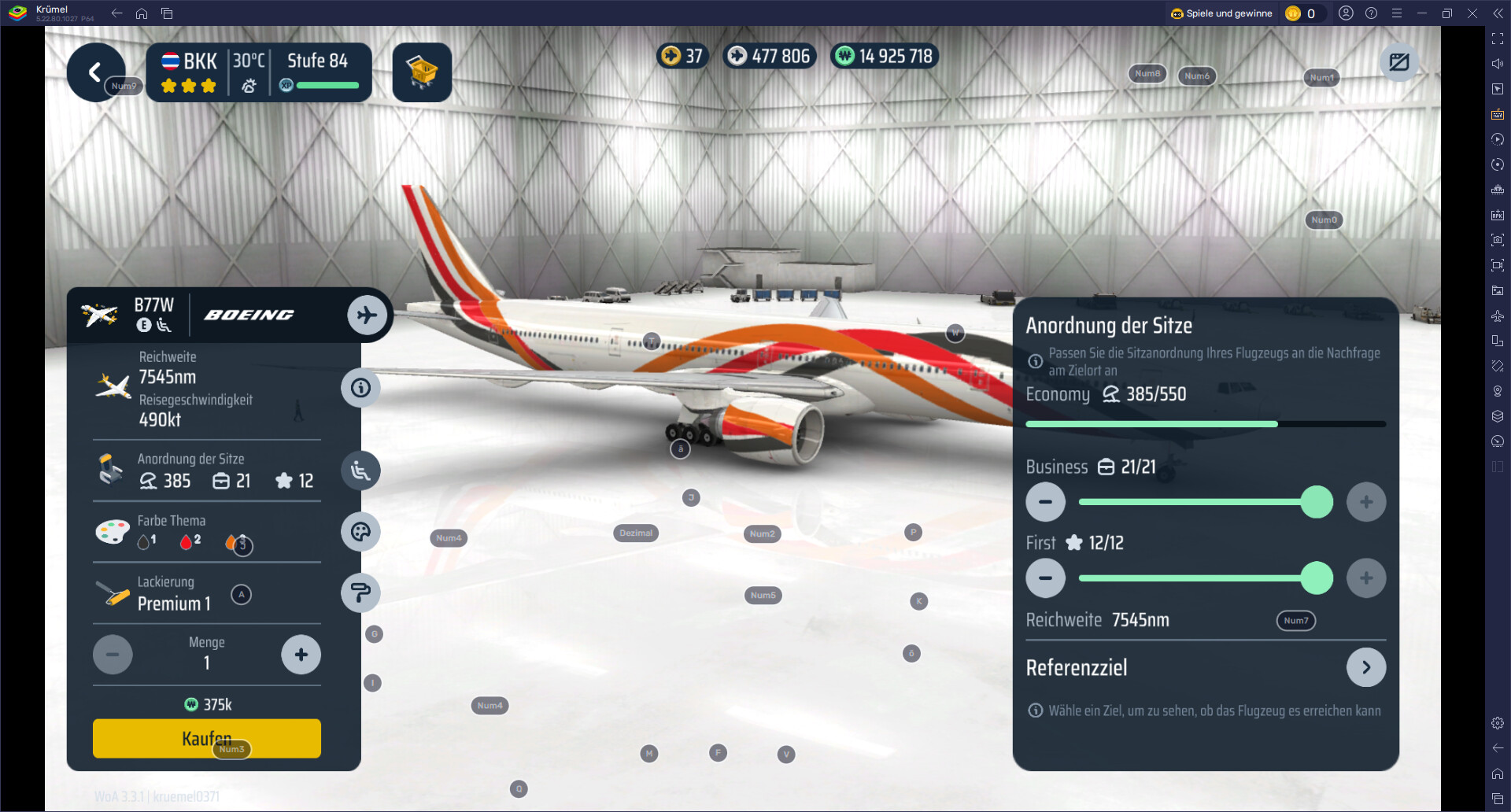The height and width of the screenshot is (812, 1511).
Task: Go back using the arrow button
Action: (x=94, y=72)
